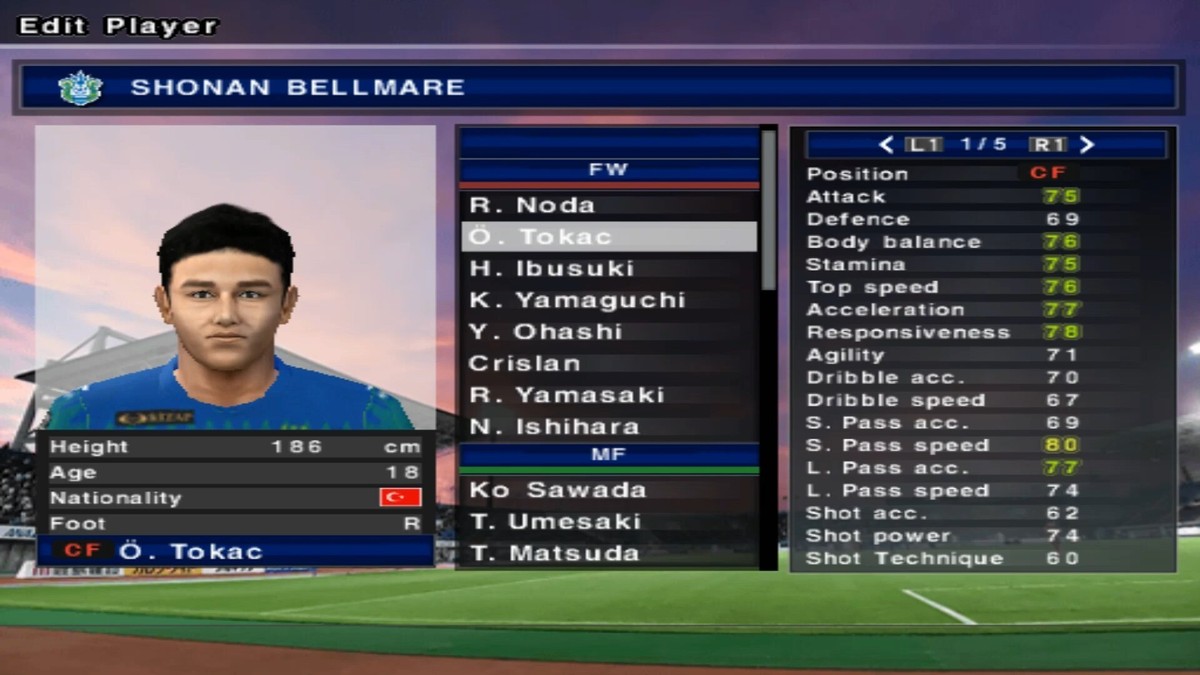Screen dimensions: 1200x675
Task: Pick K. Yamaguchi from the list
Action: tap(608, 300)
